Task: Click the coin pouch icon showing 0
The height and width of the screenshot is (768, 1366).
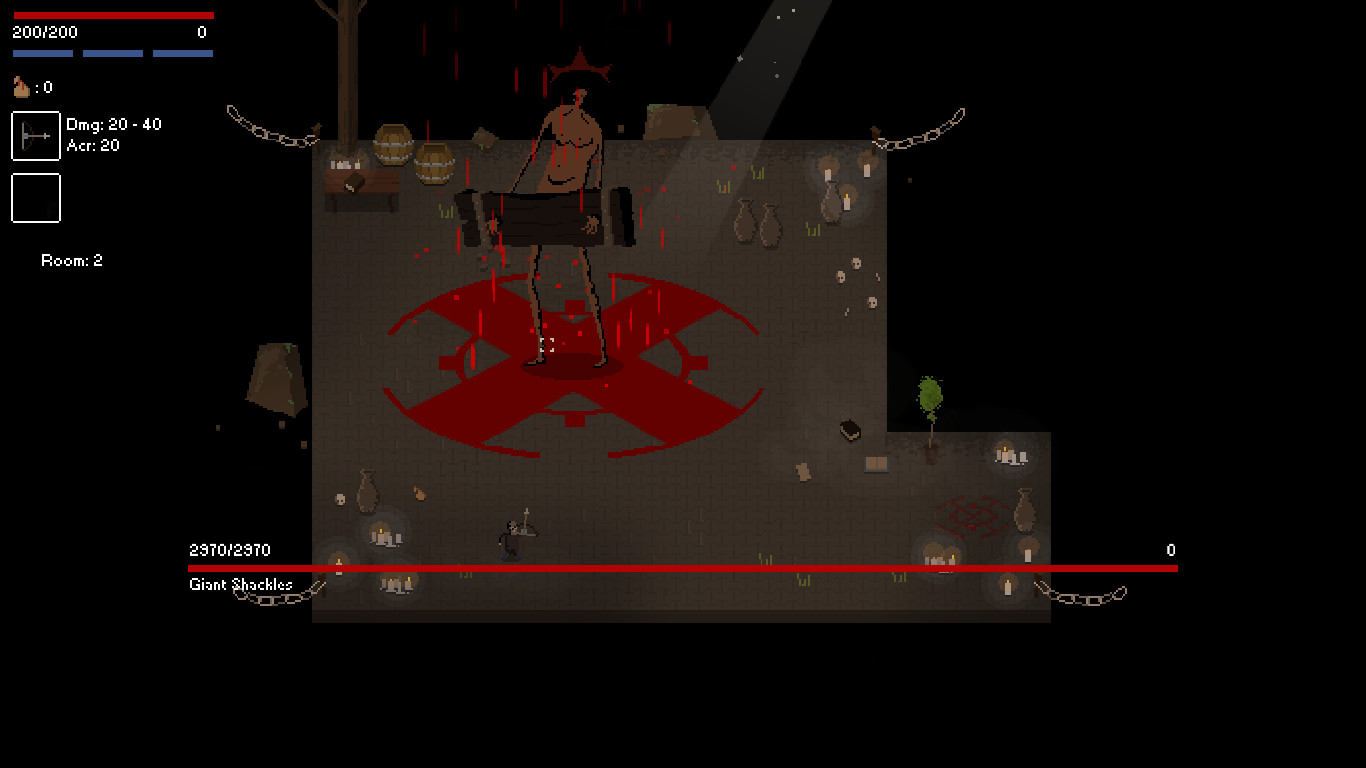Action: click(x=21, y=87)
